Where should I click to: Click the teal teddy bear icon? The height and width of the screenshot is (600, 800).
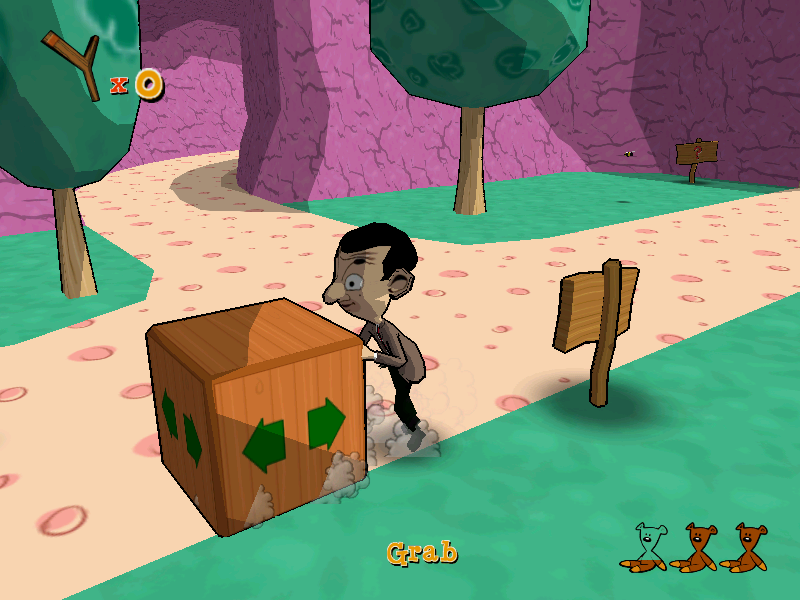pos(646,547)
